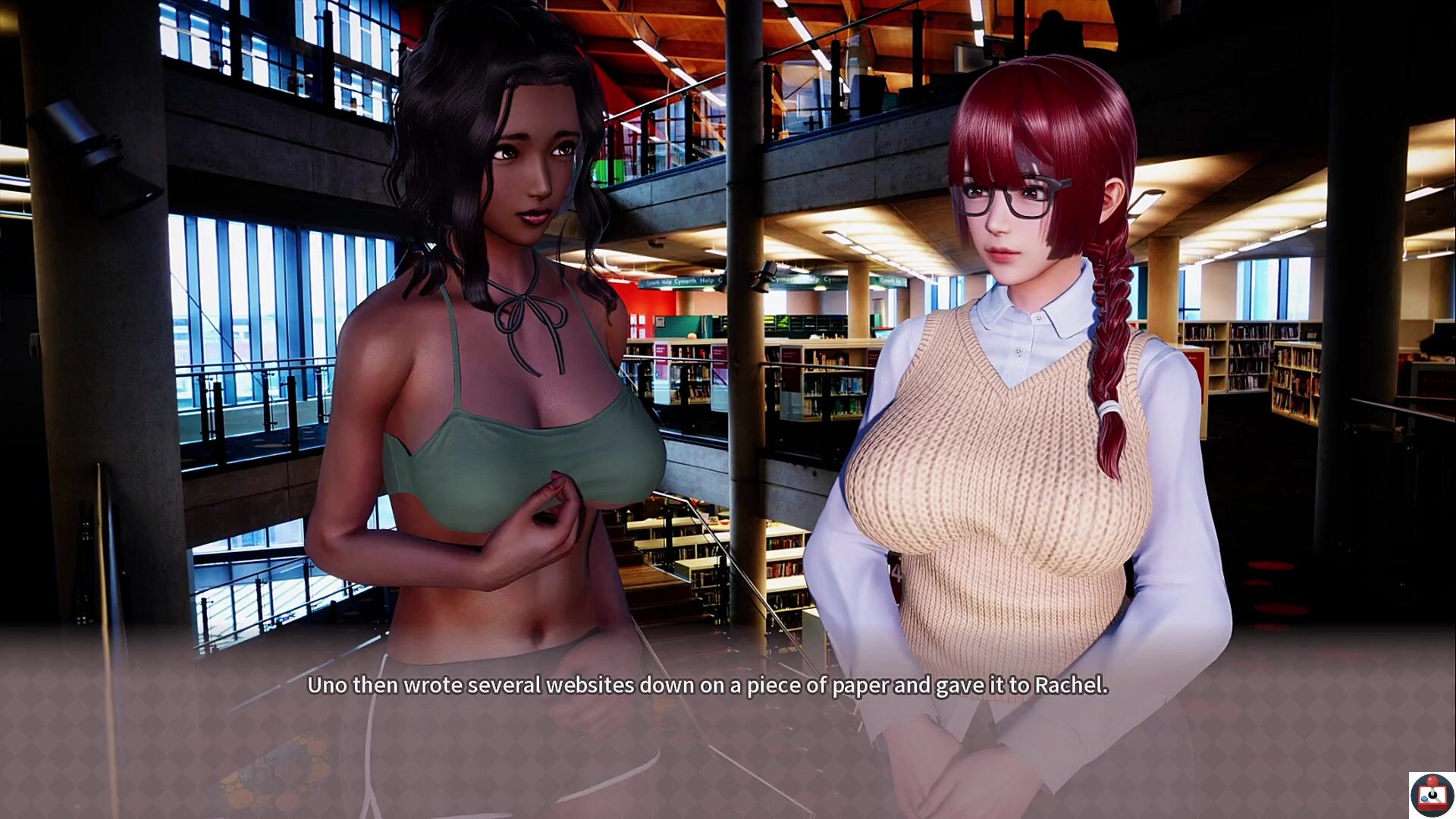Advance the dialogue about Uno and Rachel
This screenshot has height=819, width=1456.
(x=707, y=686)
